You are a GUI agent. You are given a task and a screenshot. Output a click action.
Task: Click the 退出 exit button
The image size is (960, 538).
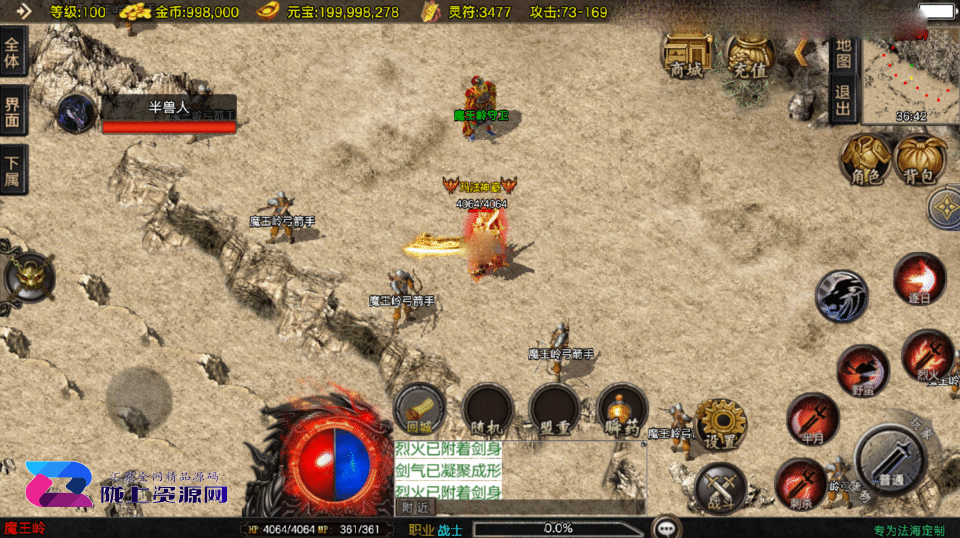(x=842, y=100)
